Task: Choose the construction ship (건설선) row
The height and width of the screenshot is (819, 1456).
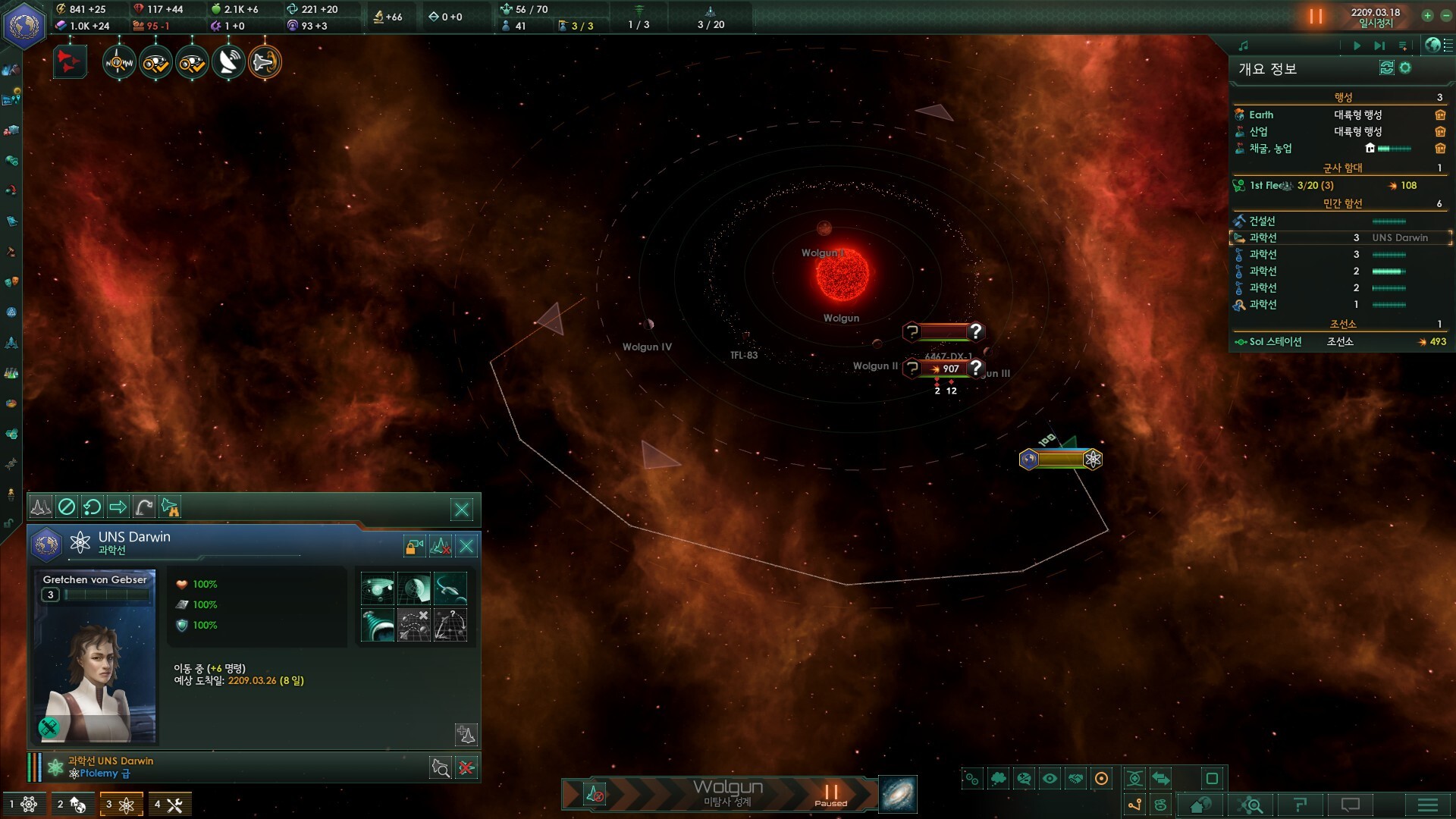Action: pyautogui.click(x=1263, y=221)
